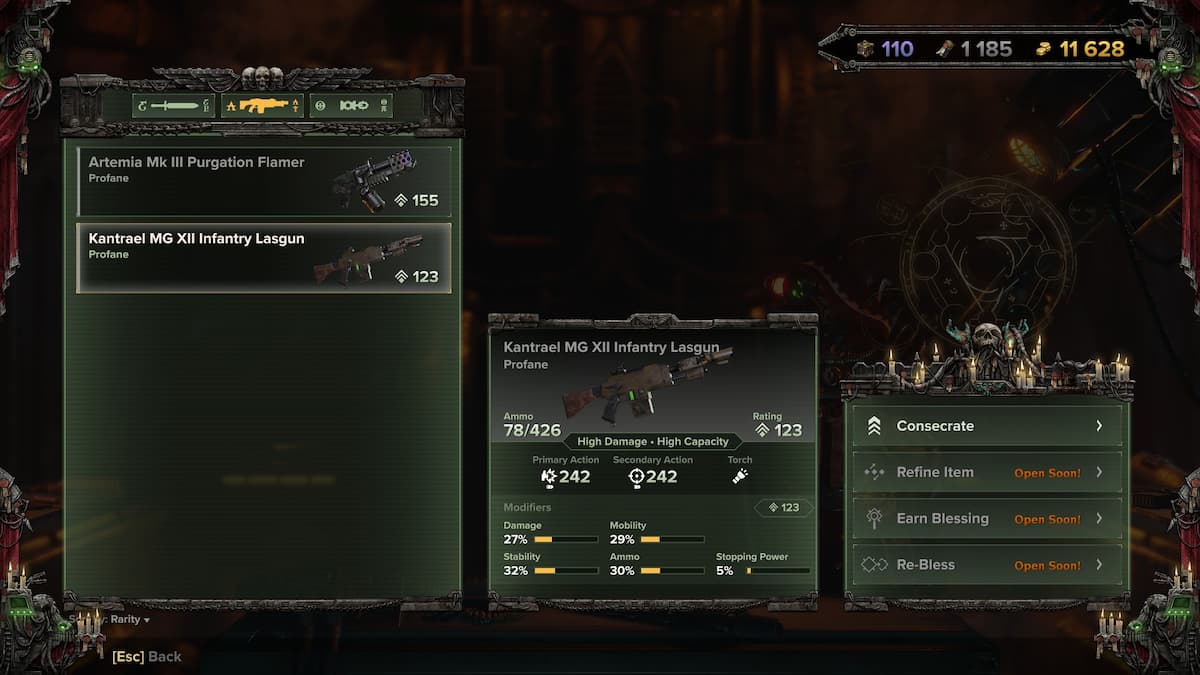The height and width of the screenshot is (675, 1200).
Task: Select the Refine Item option
Action: (x=987, y=472)
